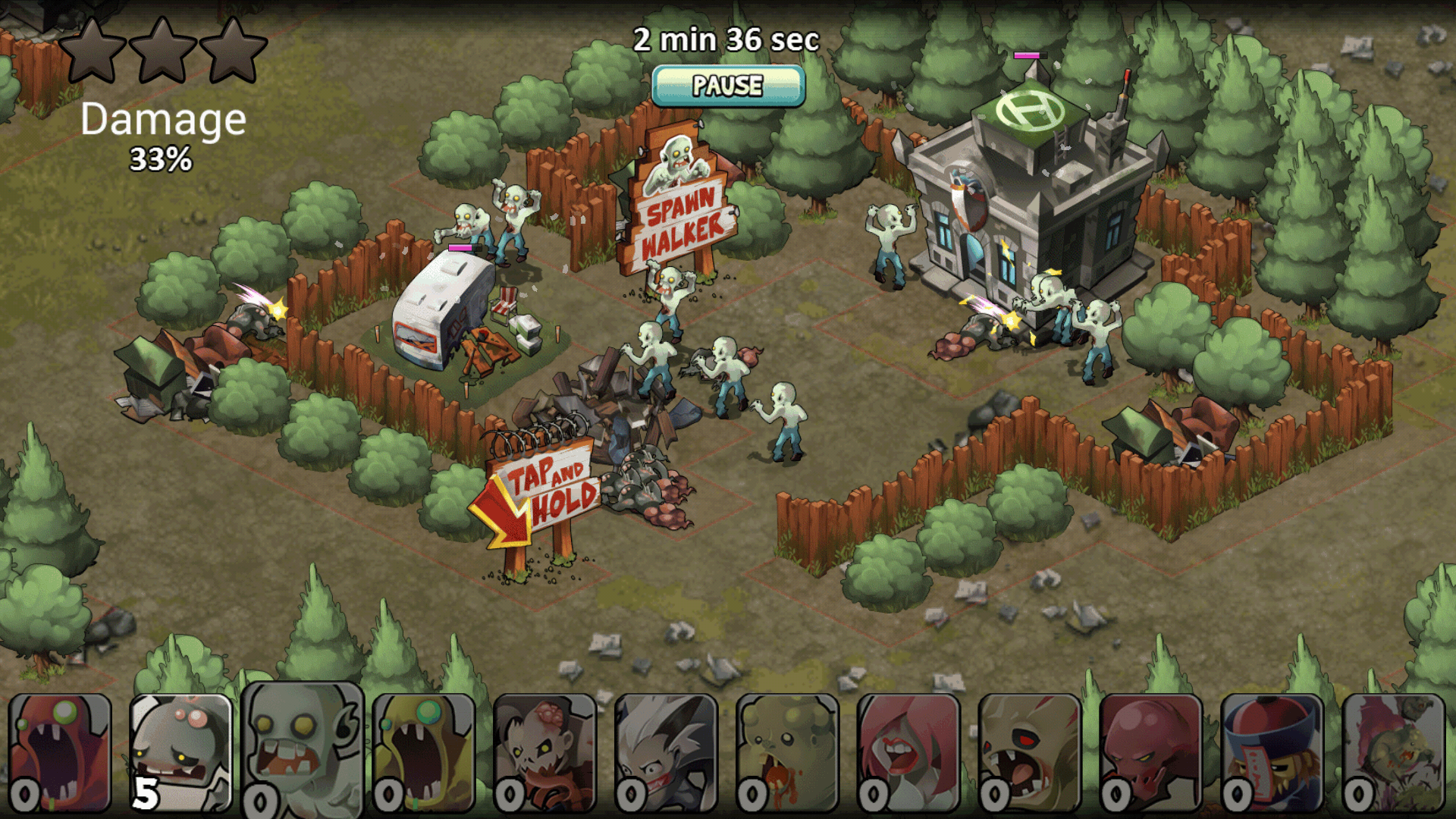Select the hat-wearing talisman zombie card
This screenshot has height=819, width=1456.
(x=1273, y=752)
